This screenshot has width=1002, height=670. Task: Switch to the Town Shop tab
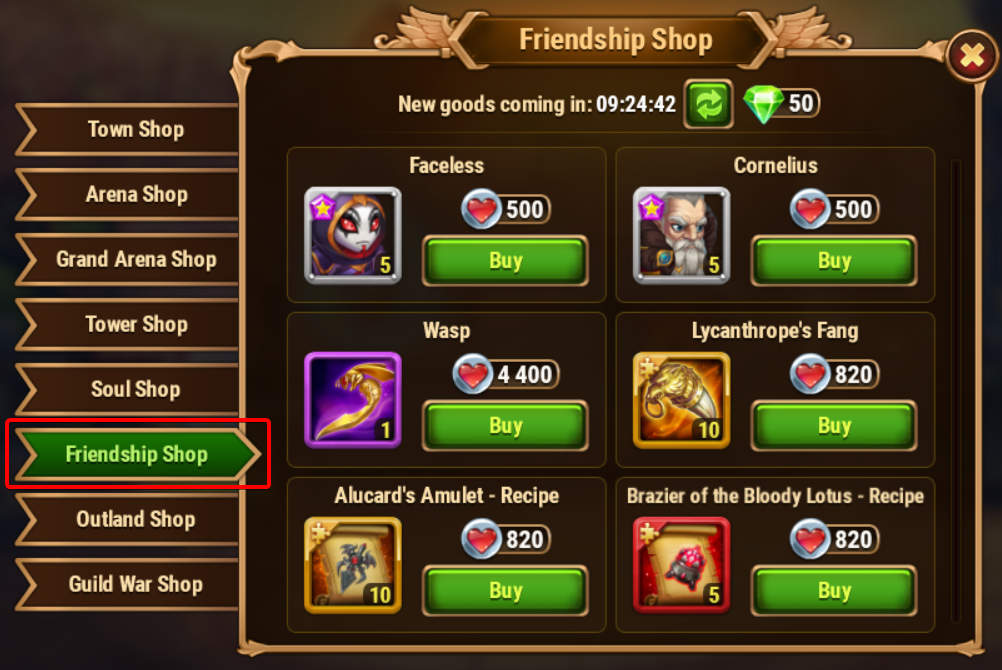coord(135,130)
